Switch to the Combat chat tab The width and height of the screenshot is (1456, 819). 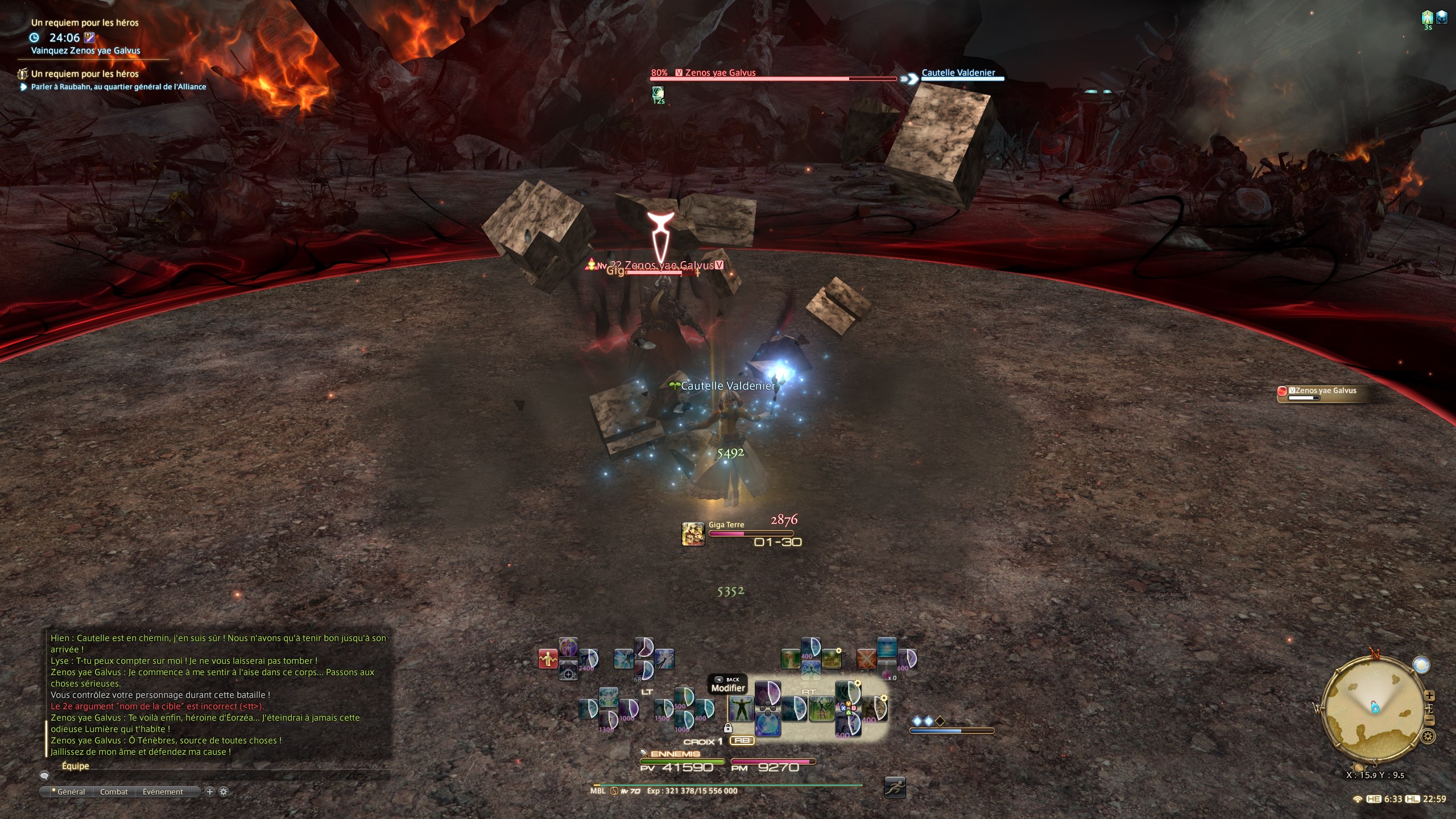(x=114, y=792)
